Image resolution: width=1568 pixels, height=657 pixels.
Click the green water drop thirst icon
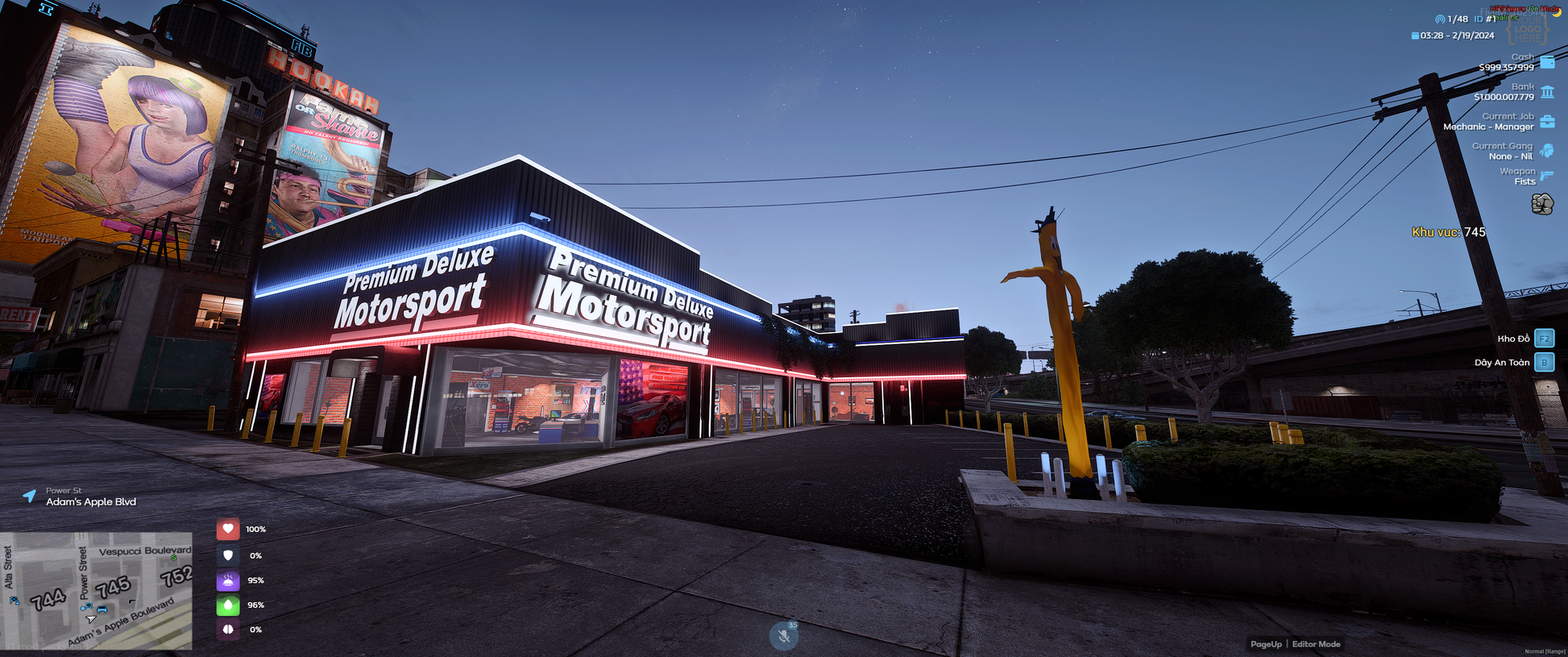point(228,605)
